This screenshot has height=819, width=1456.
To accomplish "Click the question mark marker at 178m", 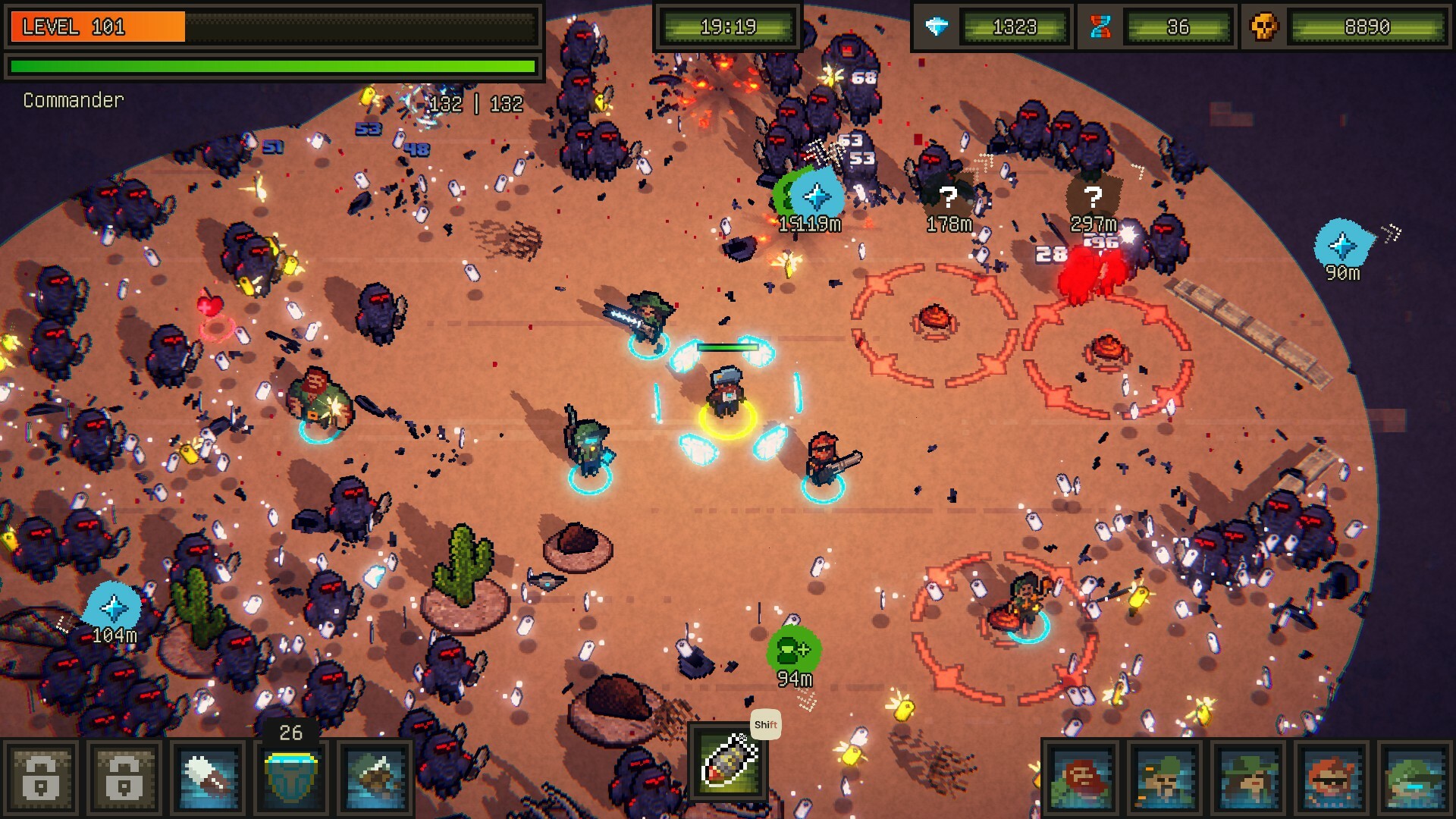I will [x=948, y=197].
